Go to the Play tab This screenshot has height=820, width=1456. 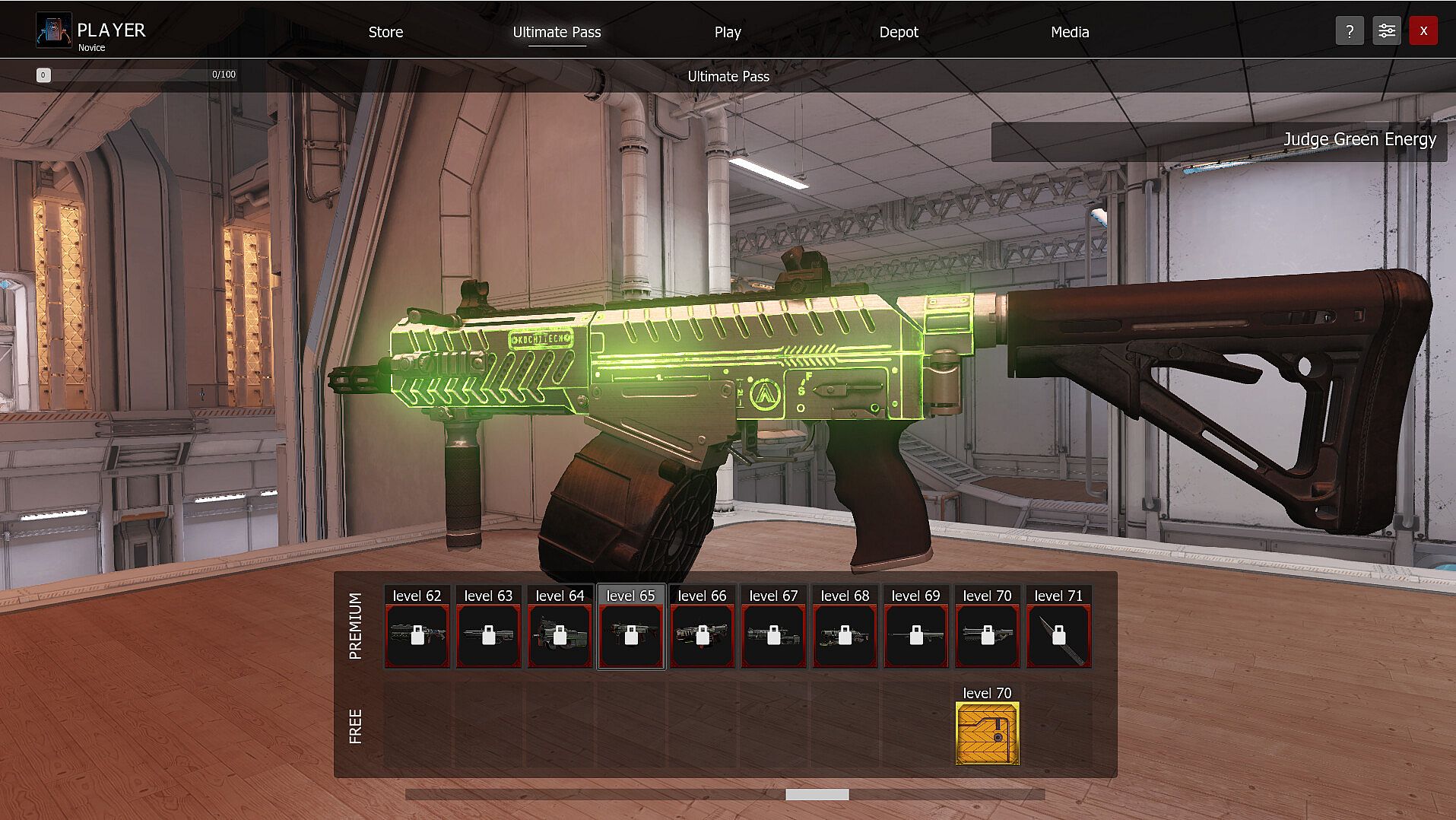(728, 32)
